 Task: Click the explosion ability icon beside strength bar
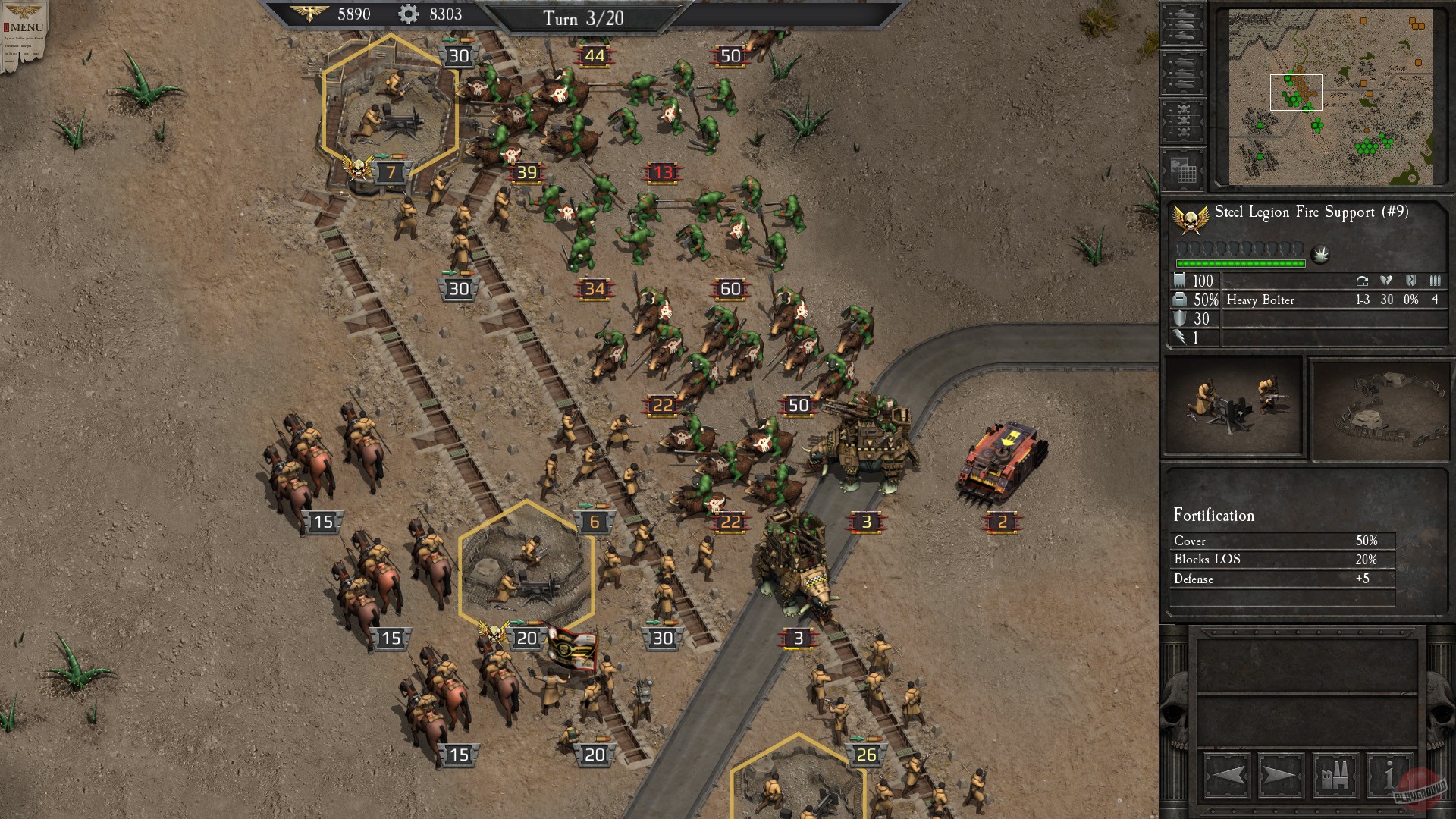point(1320,253)
